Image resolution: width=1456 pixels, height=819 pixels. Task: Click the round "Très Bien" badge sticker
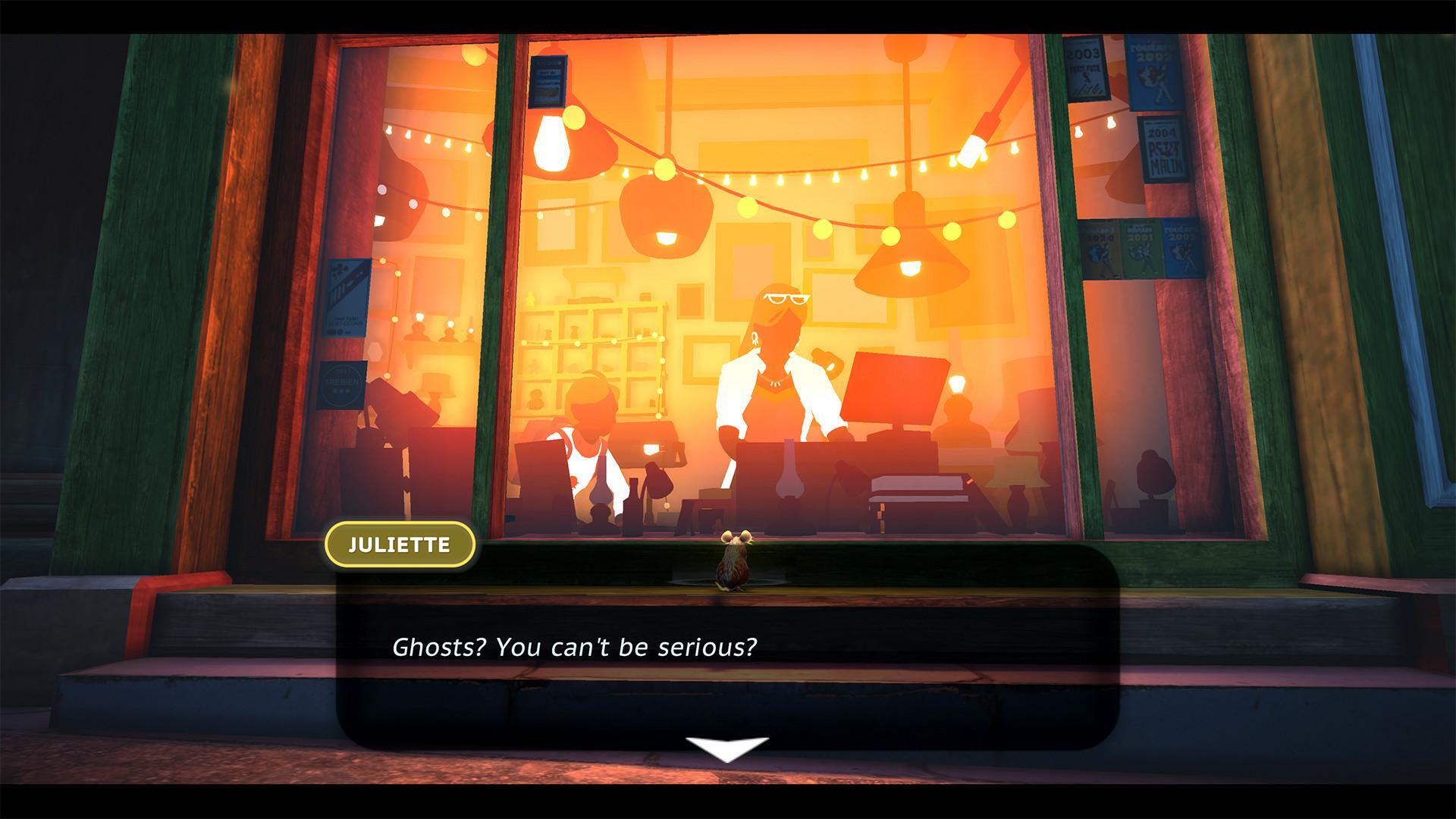coord(341,383)
